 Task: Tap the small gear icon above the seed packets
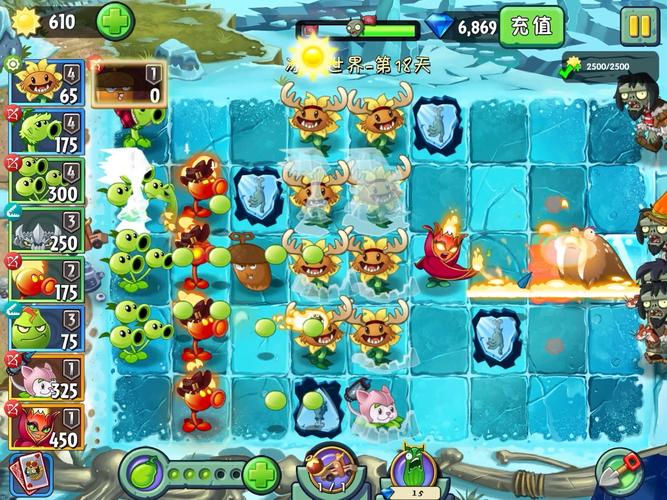click(12, 64)
